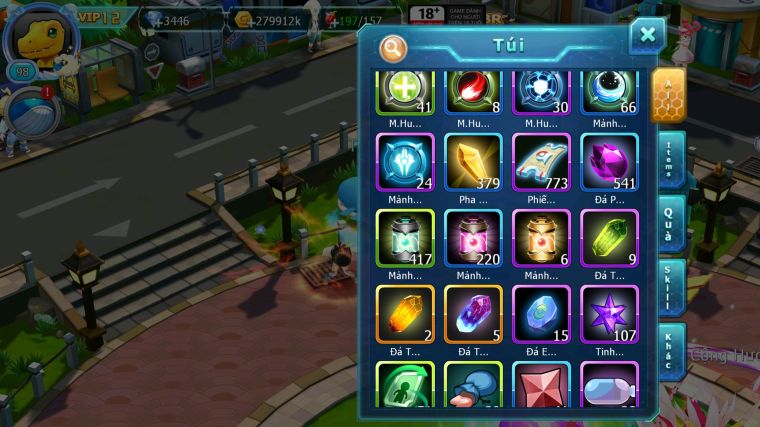
Task: Switch to the Skill tab
Action: coord(669,287)
